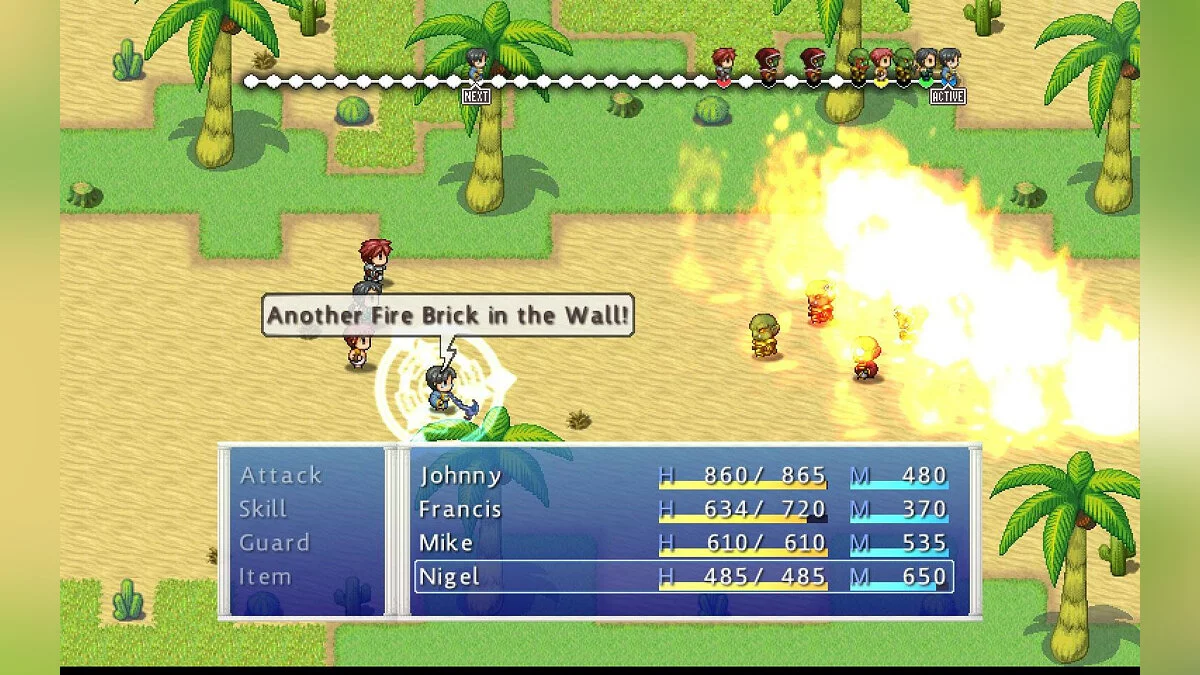
Task: Select Johnny's party status row
Action: [683, 475]
